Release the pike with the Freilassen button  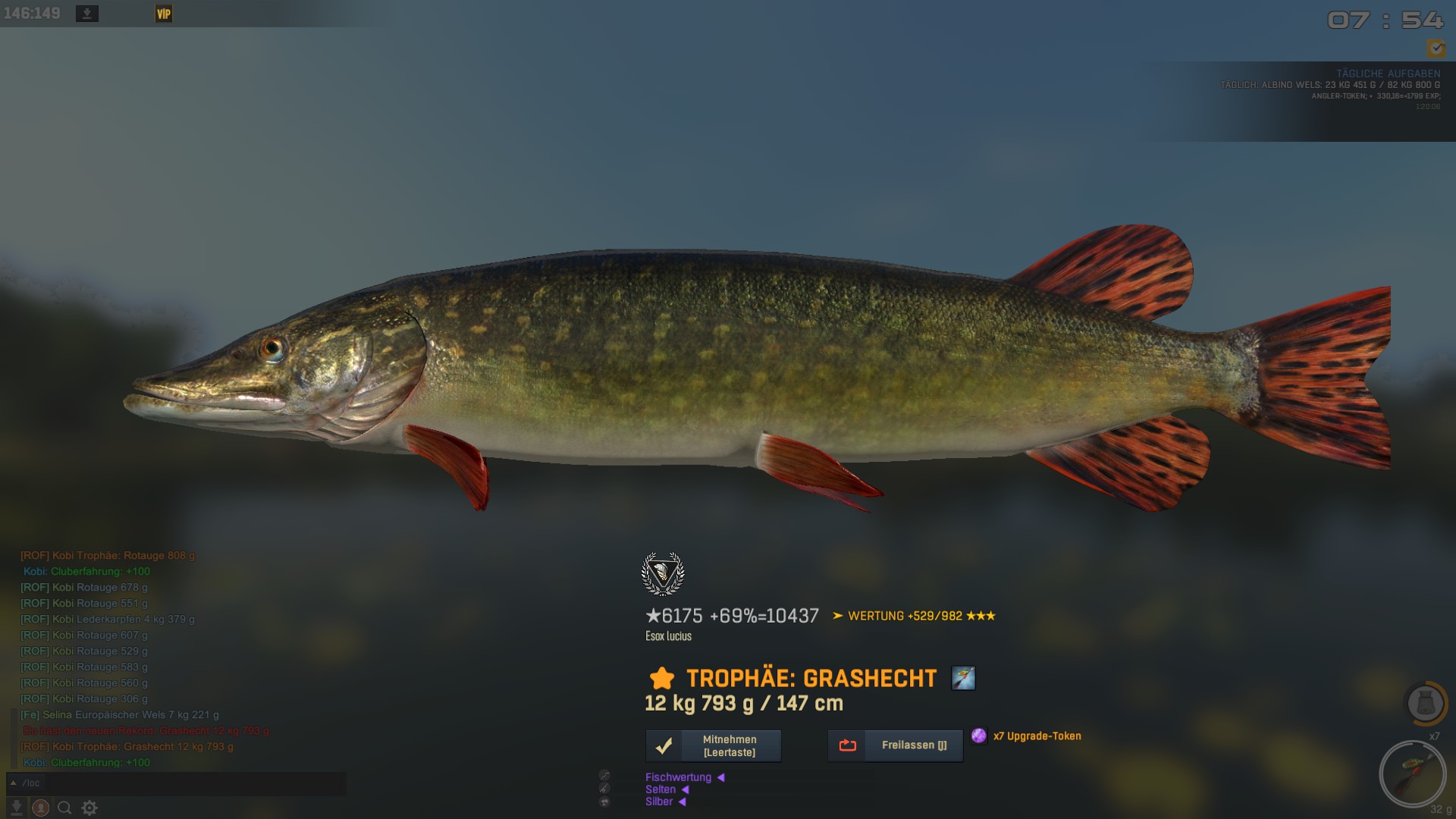tap(896, 745)
